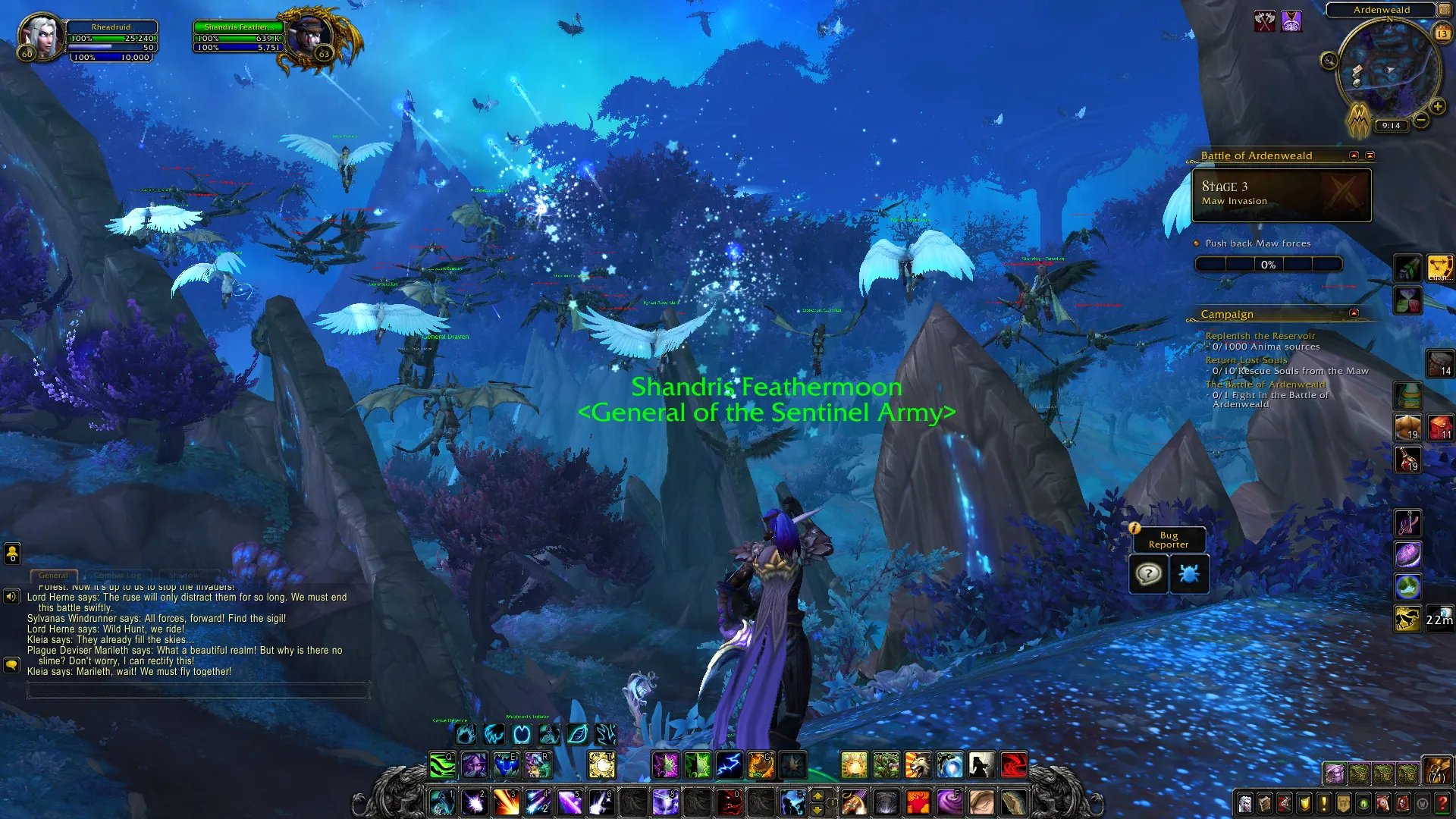Screen dimensions: 1456x819
Task: Activate the blue lightning bolt ability
Action: pyautogui.click(x=729, y=765)
